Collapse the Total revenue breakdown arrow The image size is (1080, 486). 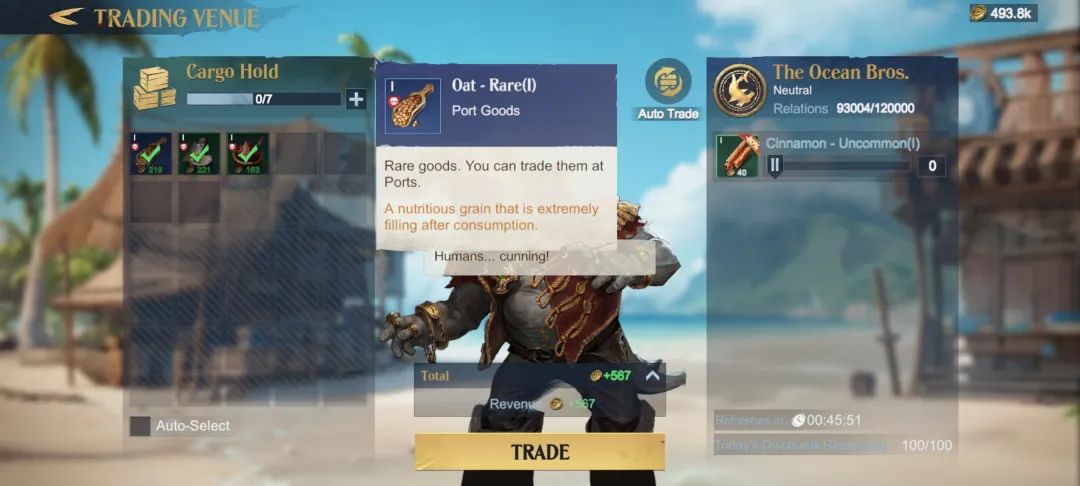652,376
